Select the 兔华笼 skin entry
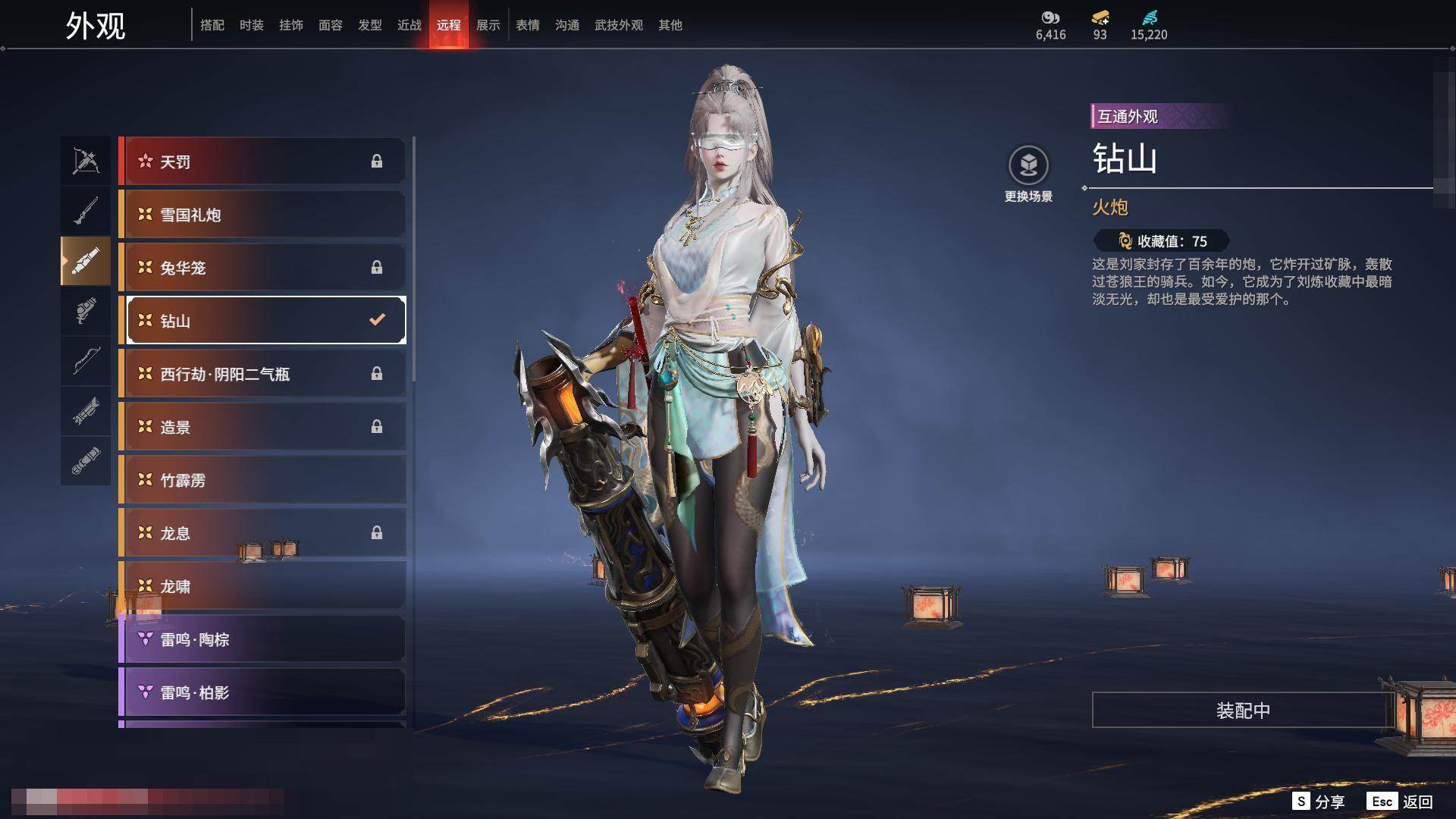Screen dimensions: 1456x819 pos(262,268)
